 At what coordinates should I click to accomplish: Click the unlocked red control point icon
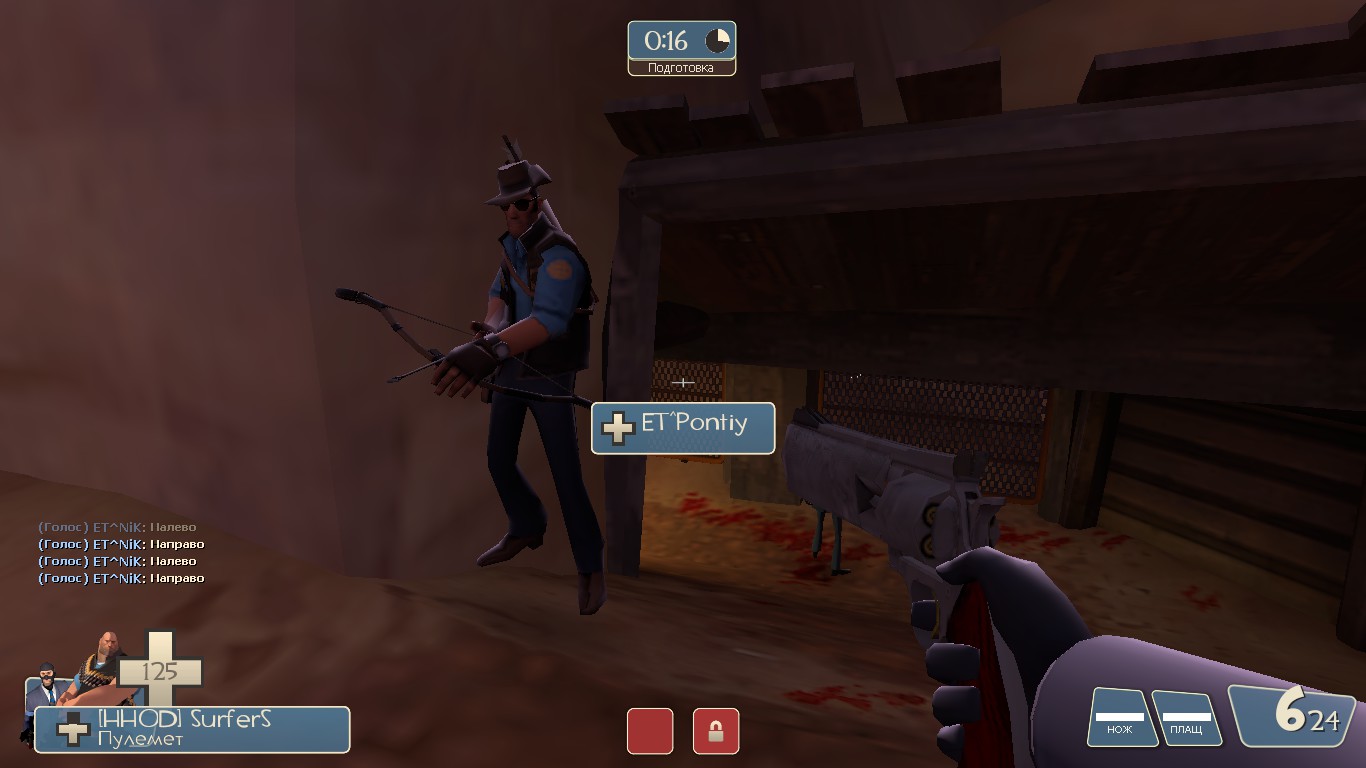tap(649, 731)
